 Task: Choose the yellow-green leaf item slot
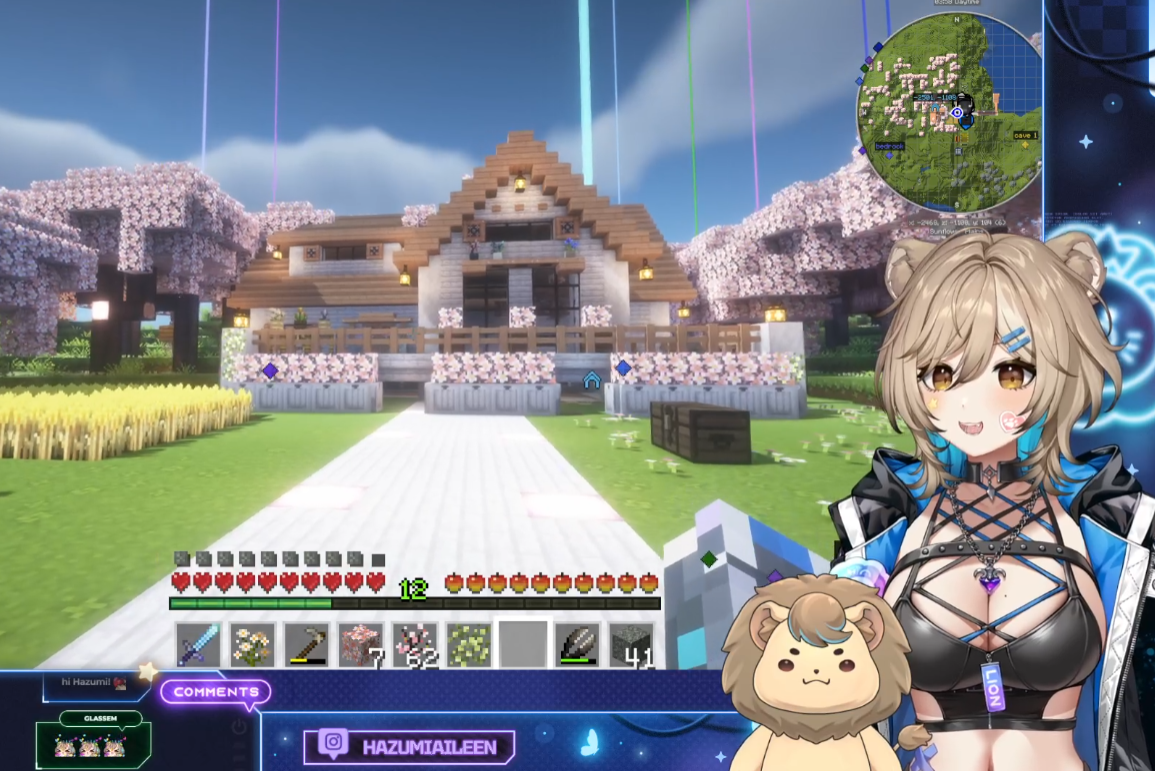coord(468,645)
